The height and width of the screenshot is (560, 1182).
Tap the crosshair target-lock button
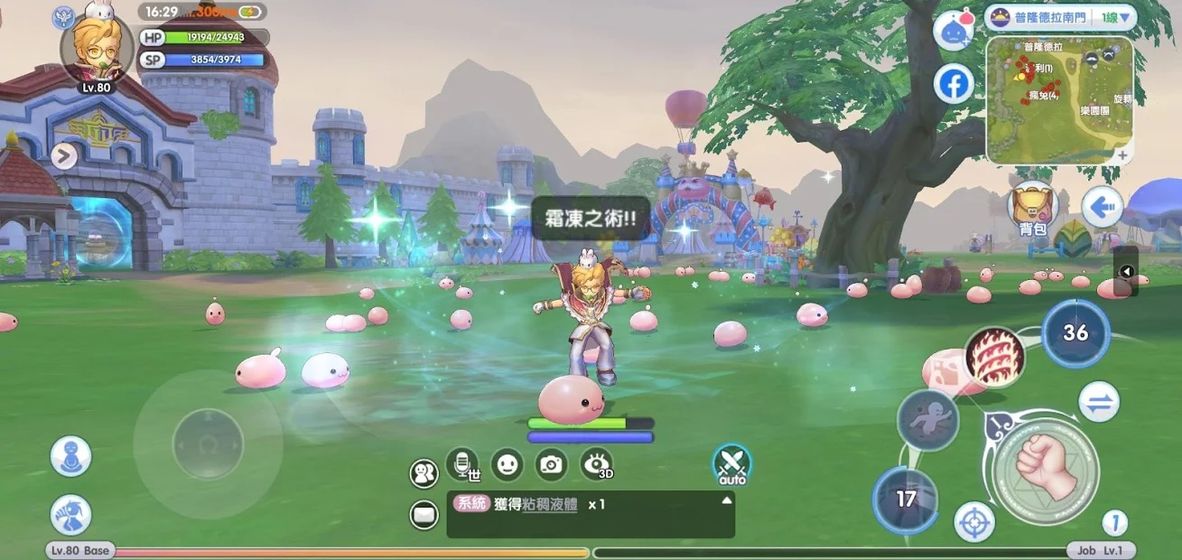974,521
